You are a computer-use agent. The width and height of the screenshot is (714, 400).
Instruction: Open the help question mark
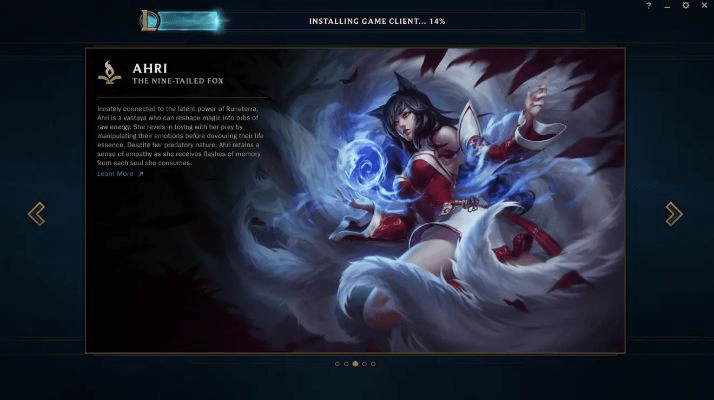pos(649,6)
